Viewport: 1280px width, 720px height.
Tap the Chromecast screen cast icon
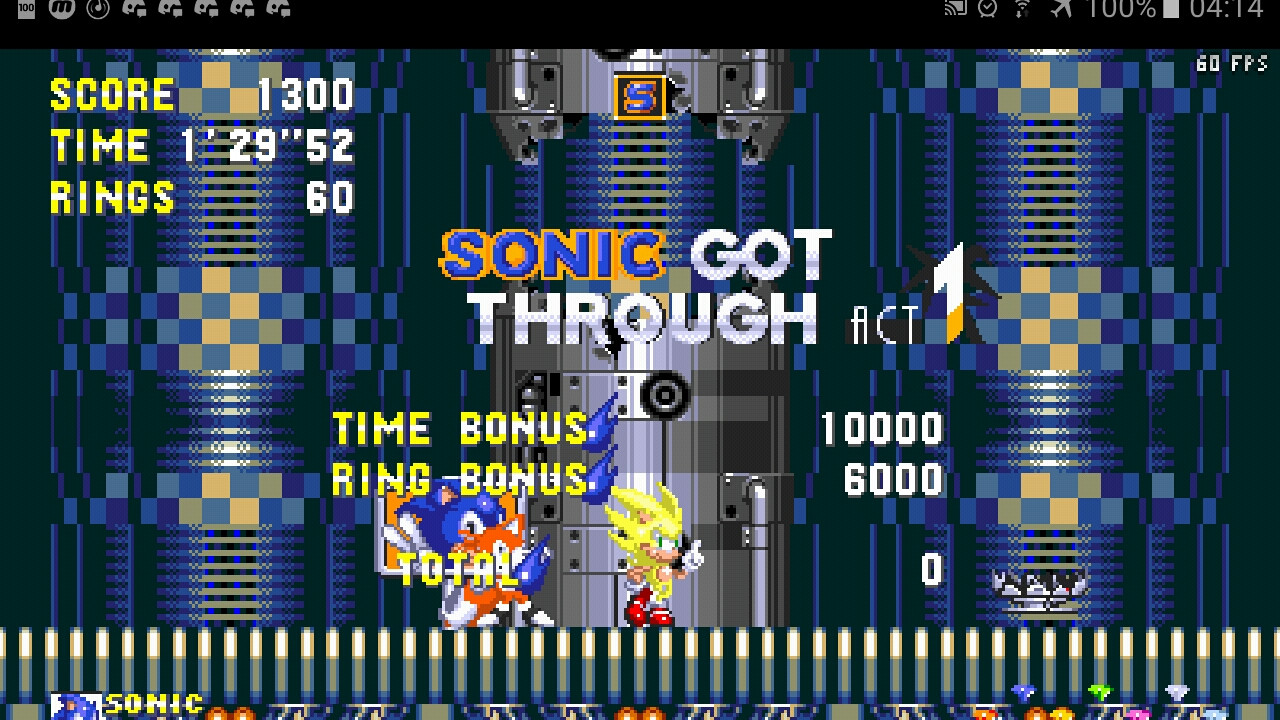(955, 10)
